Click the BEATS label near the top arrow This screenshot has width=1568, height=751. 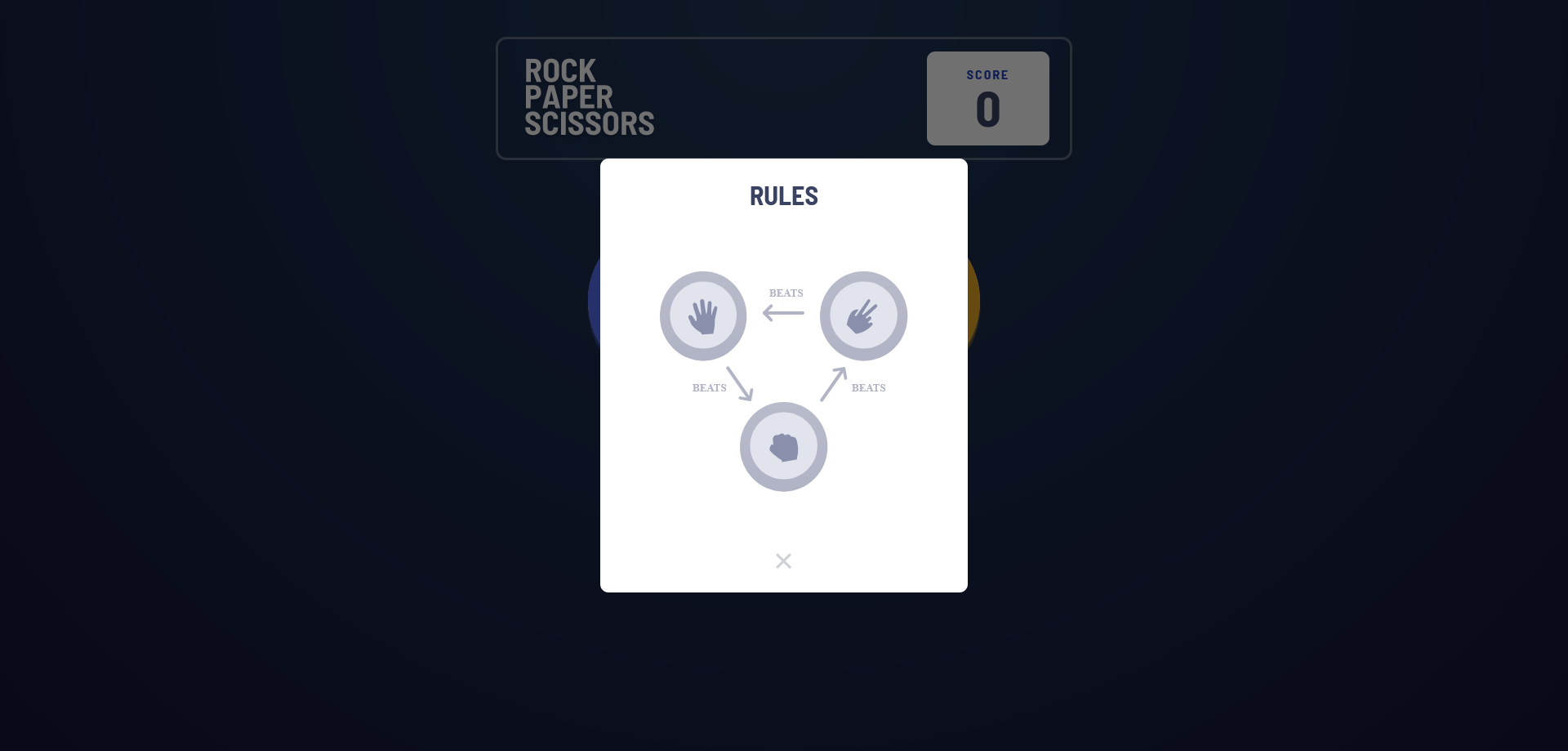tap(785, 293)
